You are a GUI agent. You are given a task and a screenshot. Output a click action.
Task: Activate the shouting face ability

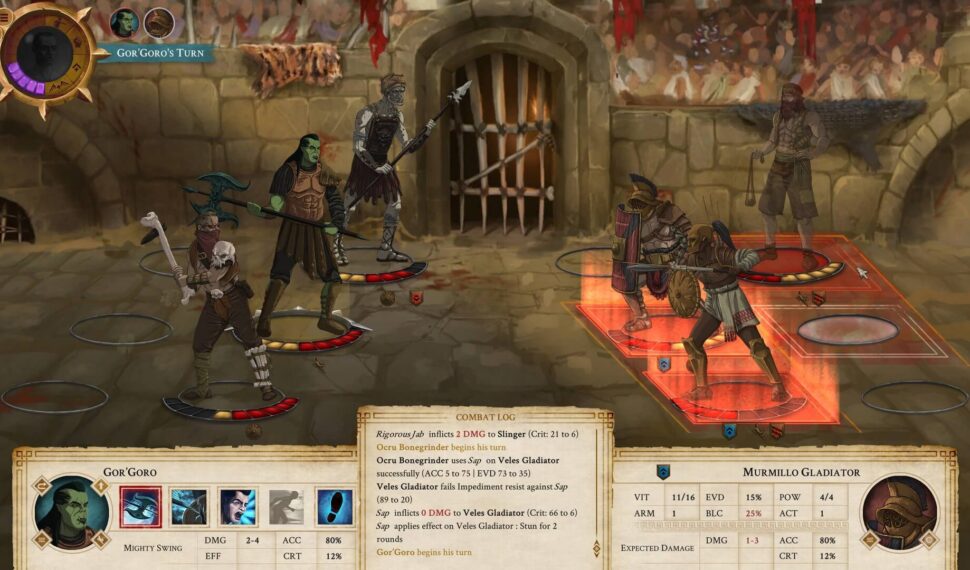click(238, 507)
